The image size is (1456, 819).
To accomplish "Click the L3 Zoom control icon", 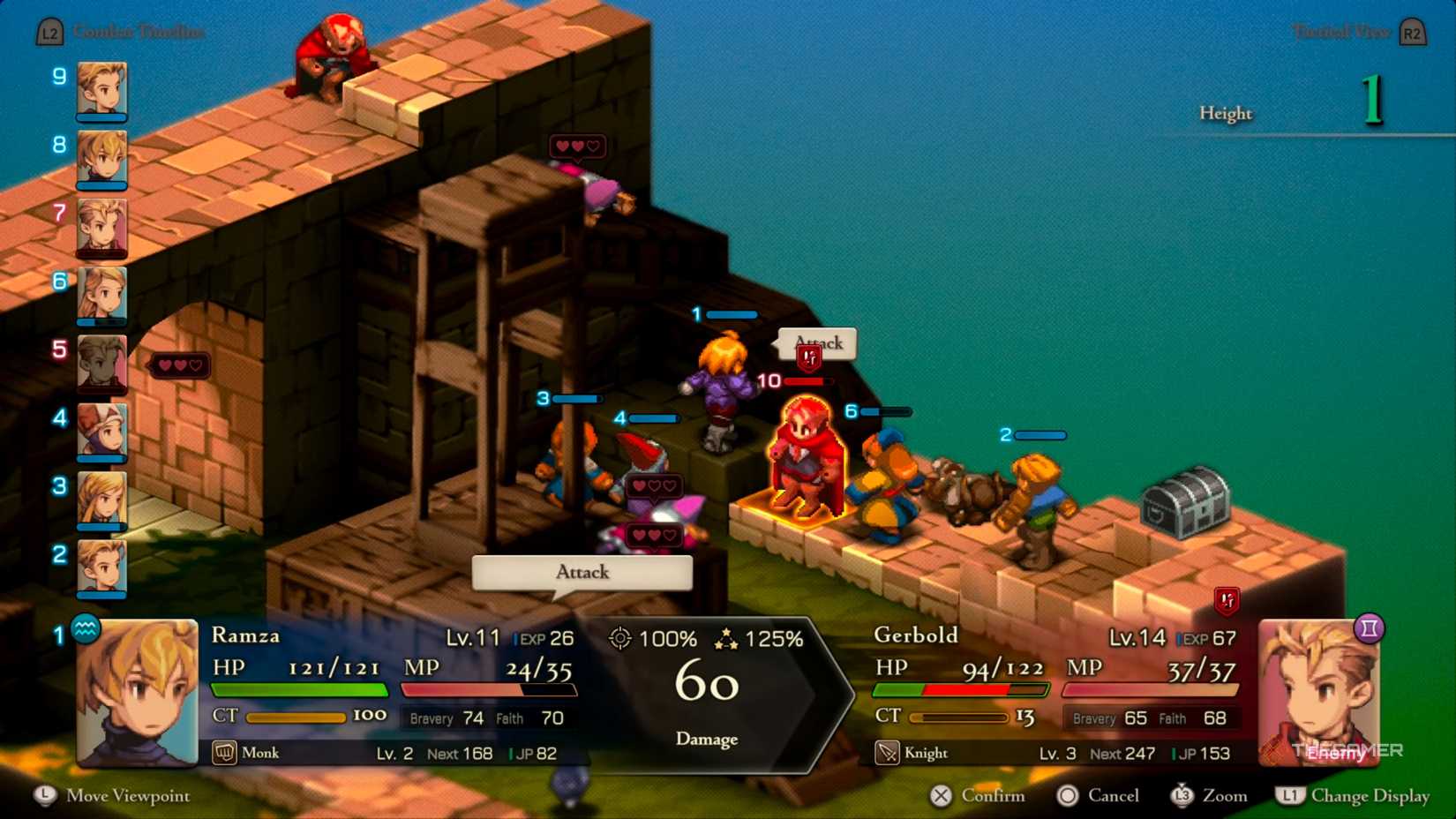I will pyautogui.click(x=1181, y=795).
